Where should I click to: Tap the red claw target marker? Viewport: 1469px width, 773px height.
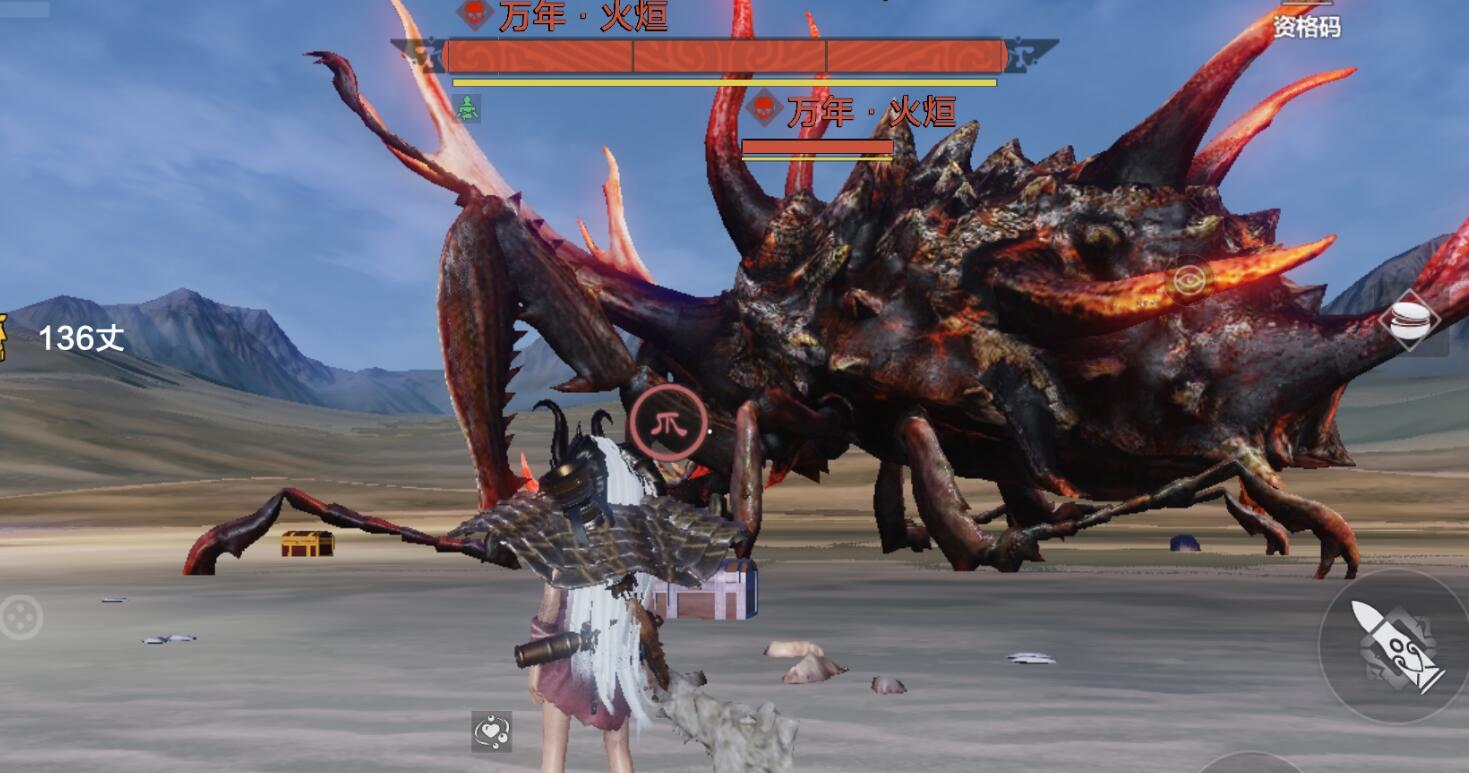coord(667,422)
